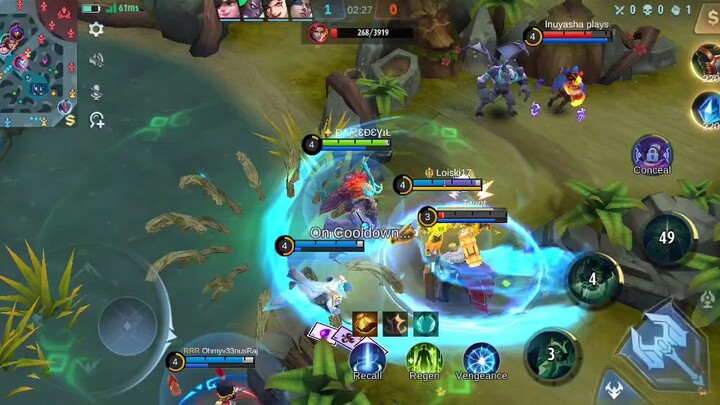Open settings with the gear icon
720x405 pixels.
96,30
